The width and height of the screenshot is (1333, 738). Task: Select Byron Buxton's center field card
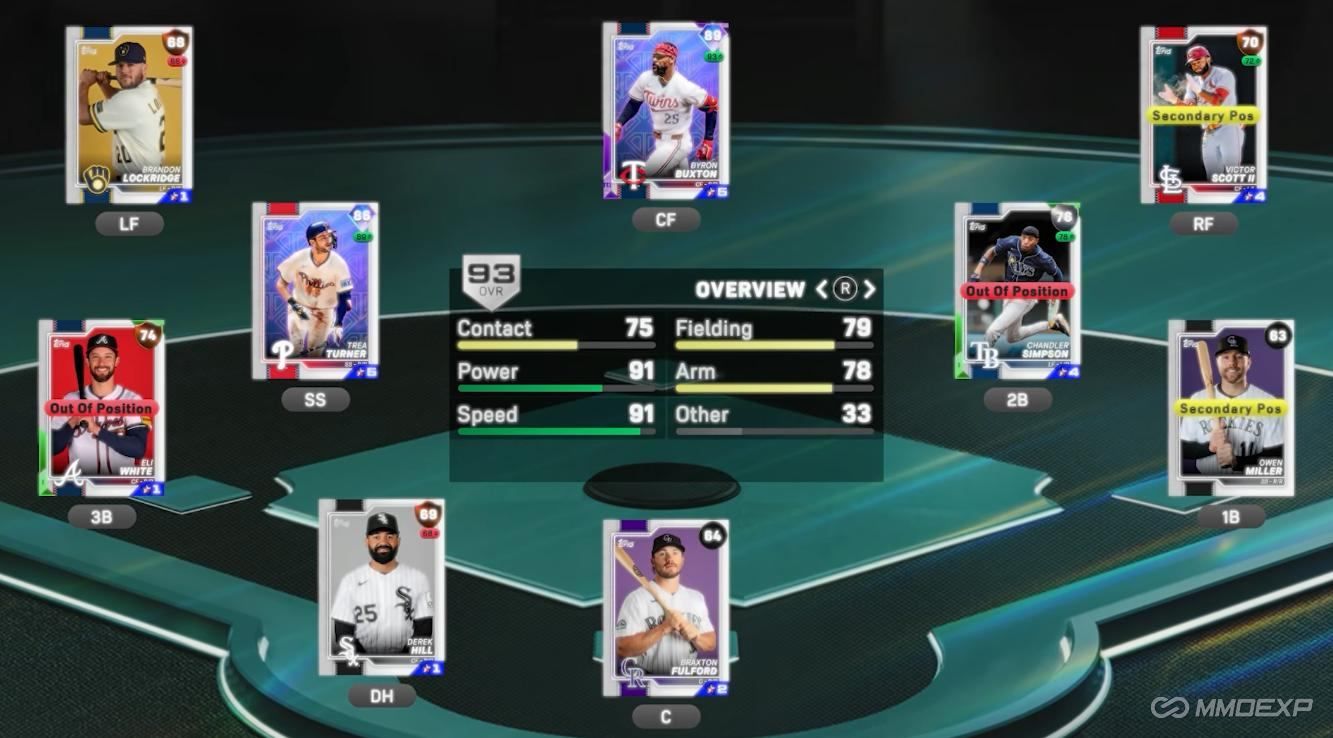tap(665, 110)
